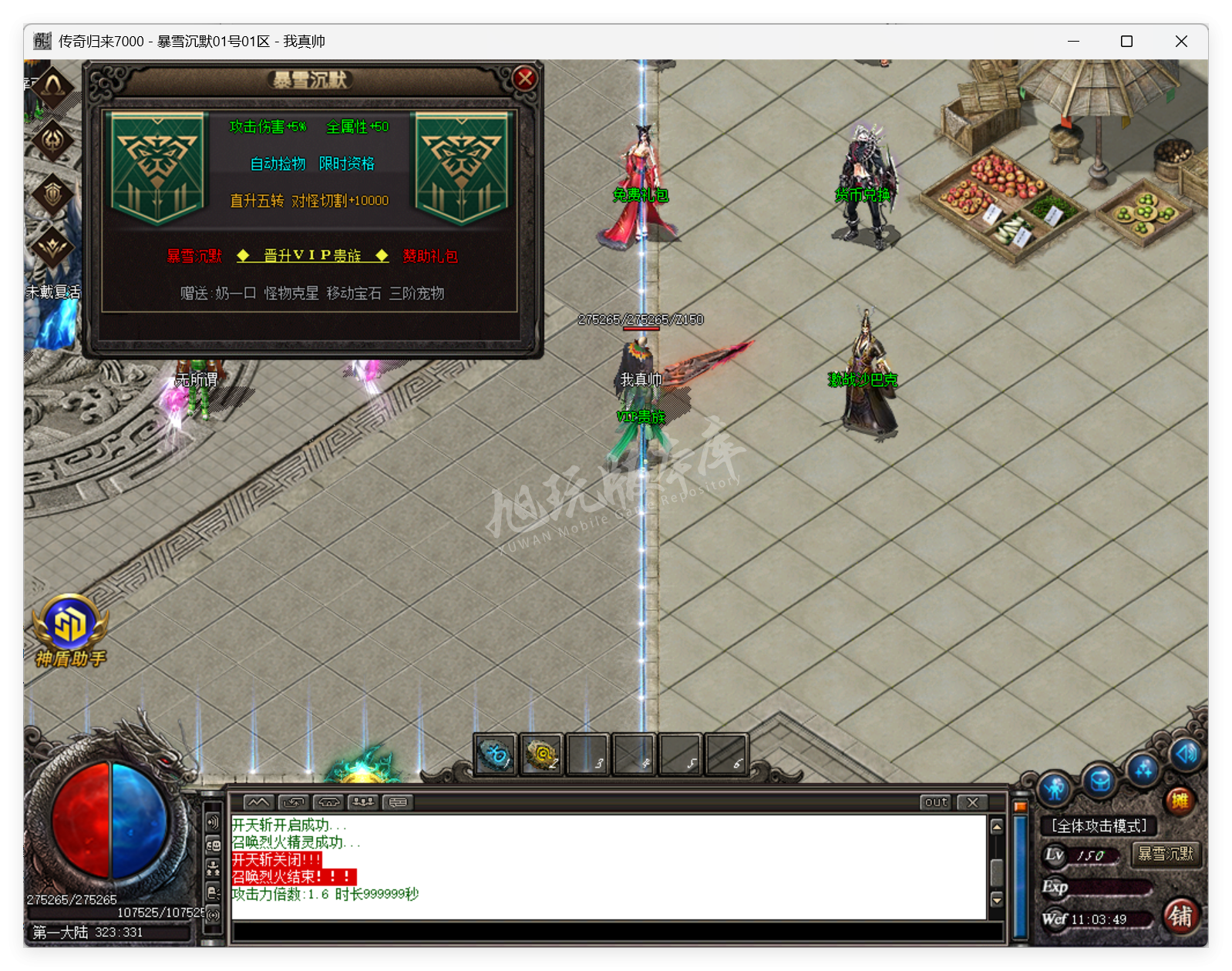Toggle the 摊 stall mode button
1232x971 pixels.
tap(1180, 801)
